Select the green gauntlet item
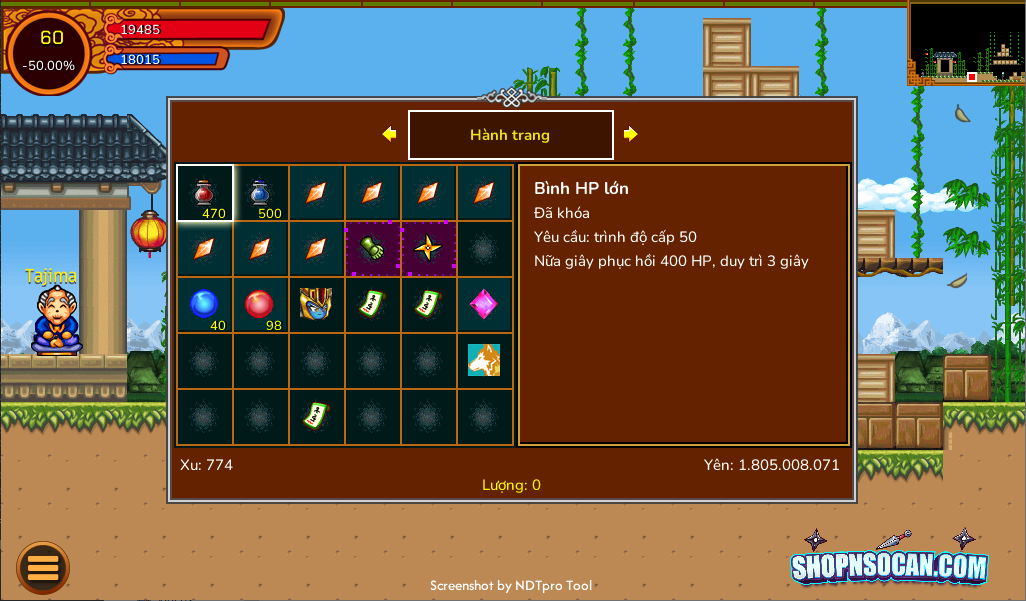Image resolution: width=1026 pixels, height=601 pixels. (373, 249)
